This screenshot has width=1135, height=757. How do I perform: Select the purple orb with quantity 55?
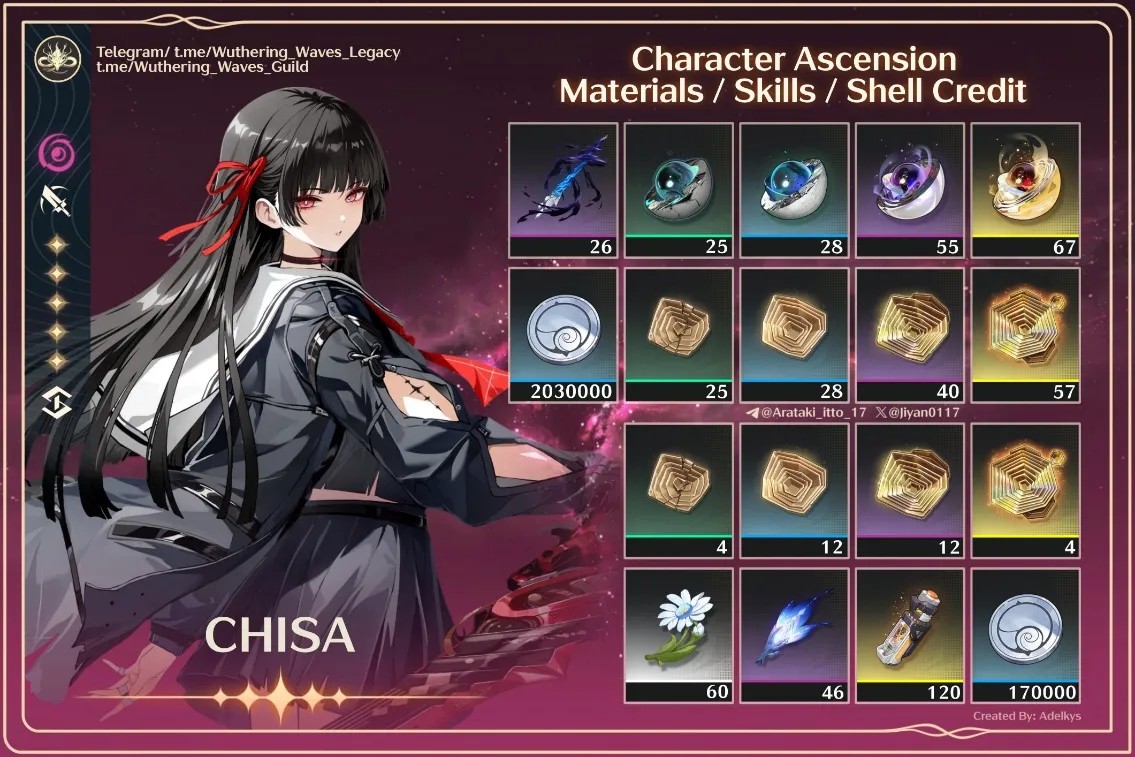(x=910, y=189)
